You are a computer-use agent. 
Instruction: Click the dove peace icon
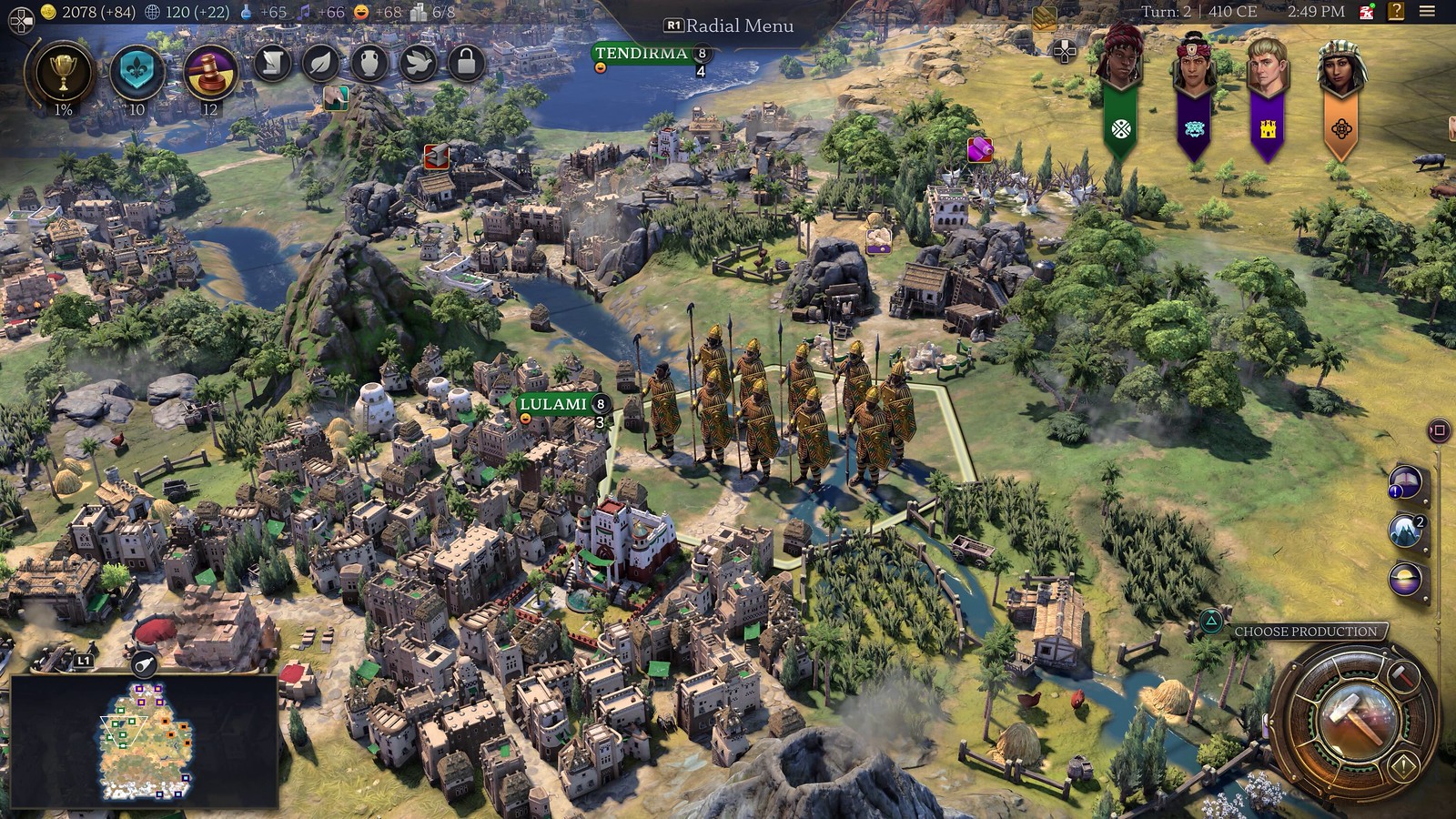point(419,64)
